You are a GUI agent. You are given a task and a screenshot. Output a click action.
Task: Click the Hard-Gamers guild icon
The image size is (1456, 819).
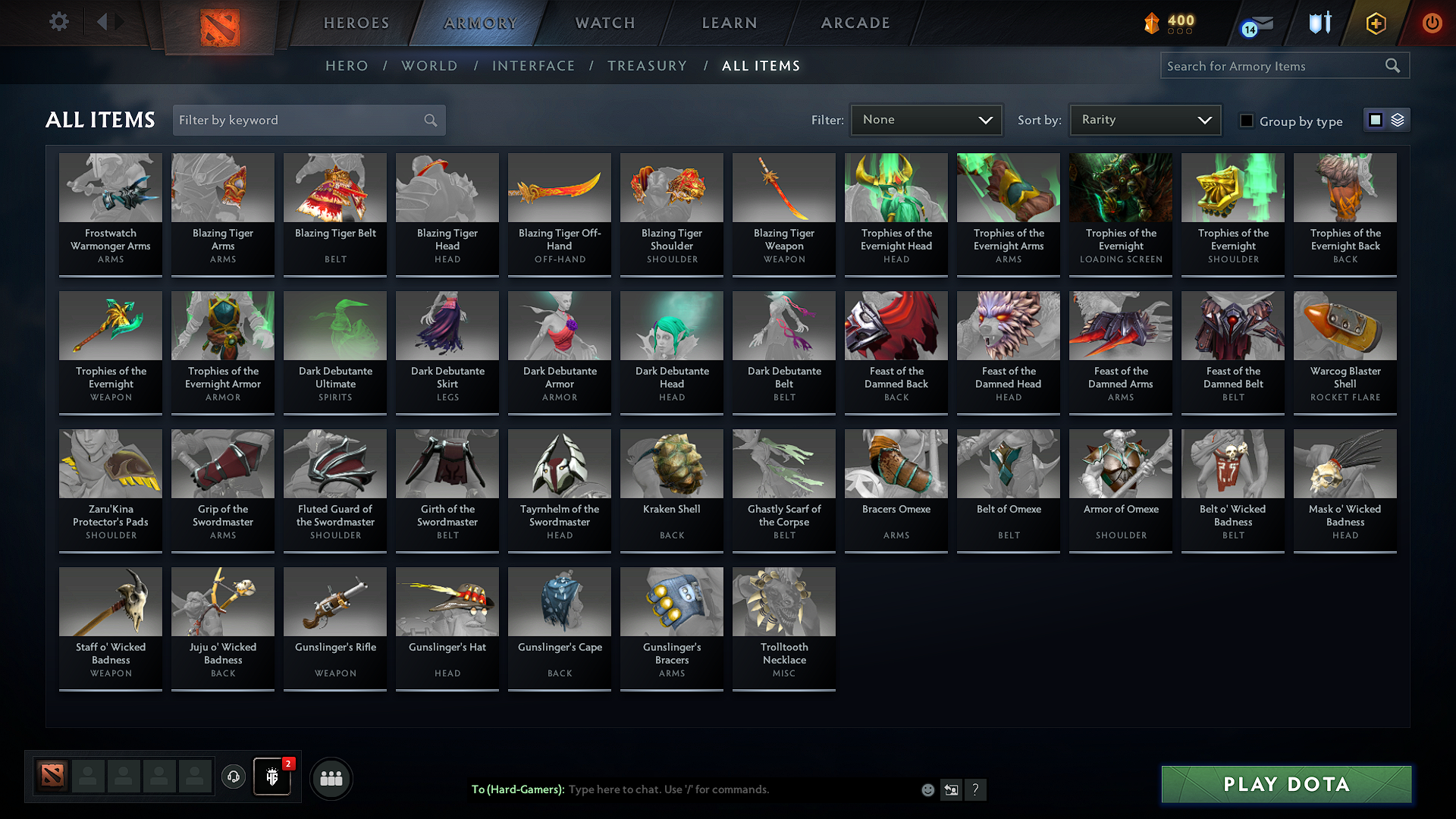click(272, 777)
